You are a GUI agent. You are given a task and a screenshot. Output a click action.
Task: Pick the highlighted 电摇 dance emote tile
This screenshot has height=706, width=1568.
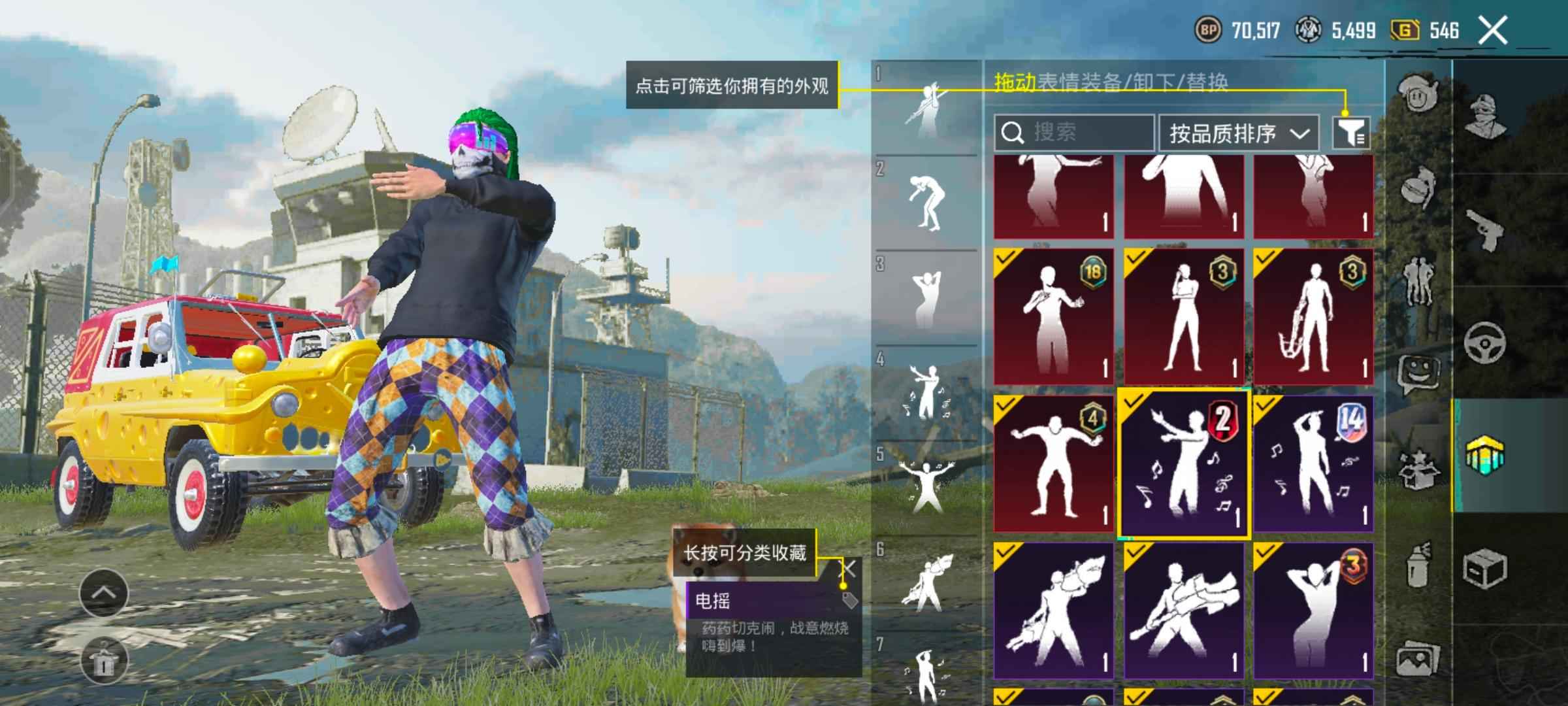tap(1184, 463)
